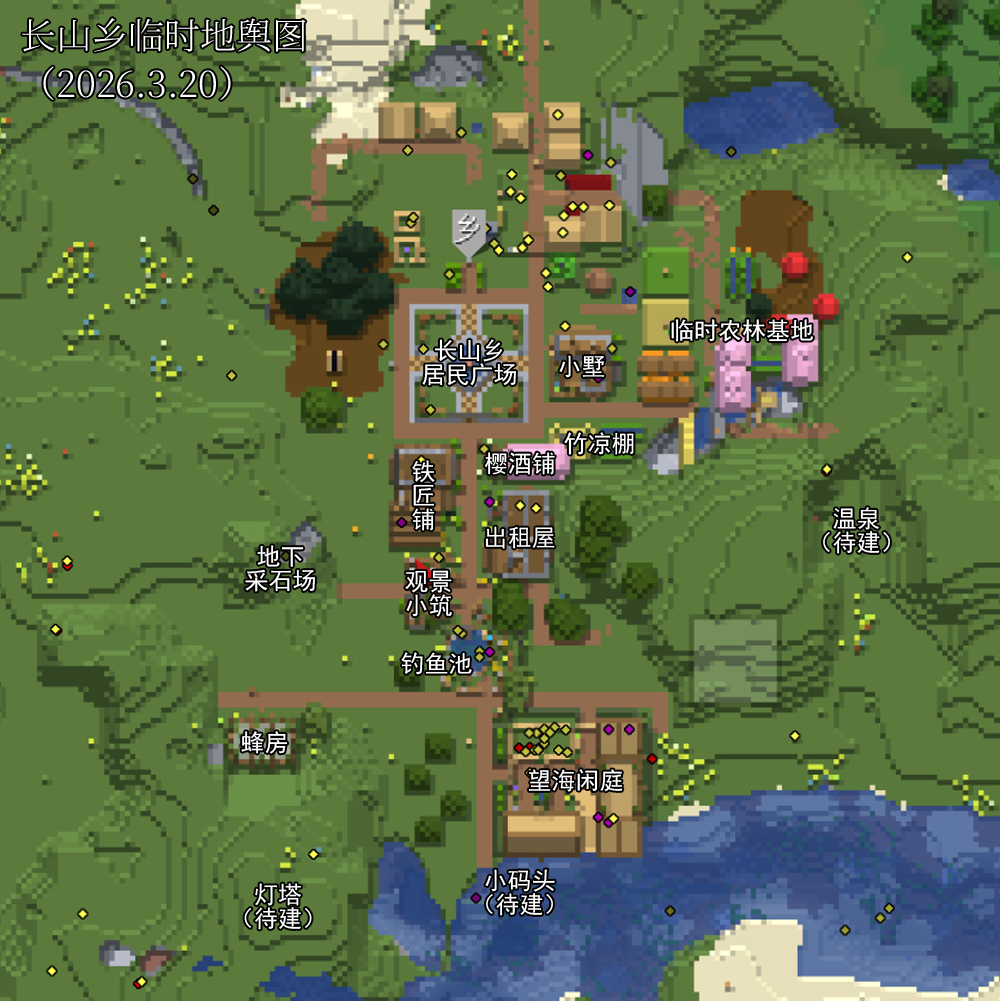Screen dimensions: 1000x1001
Task: Choose the 出租屋 map label
Action: (519, 538)
